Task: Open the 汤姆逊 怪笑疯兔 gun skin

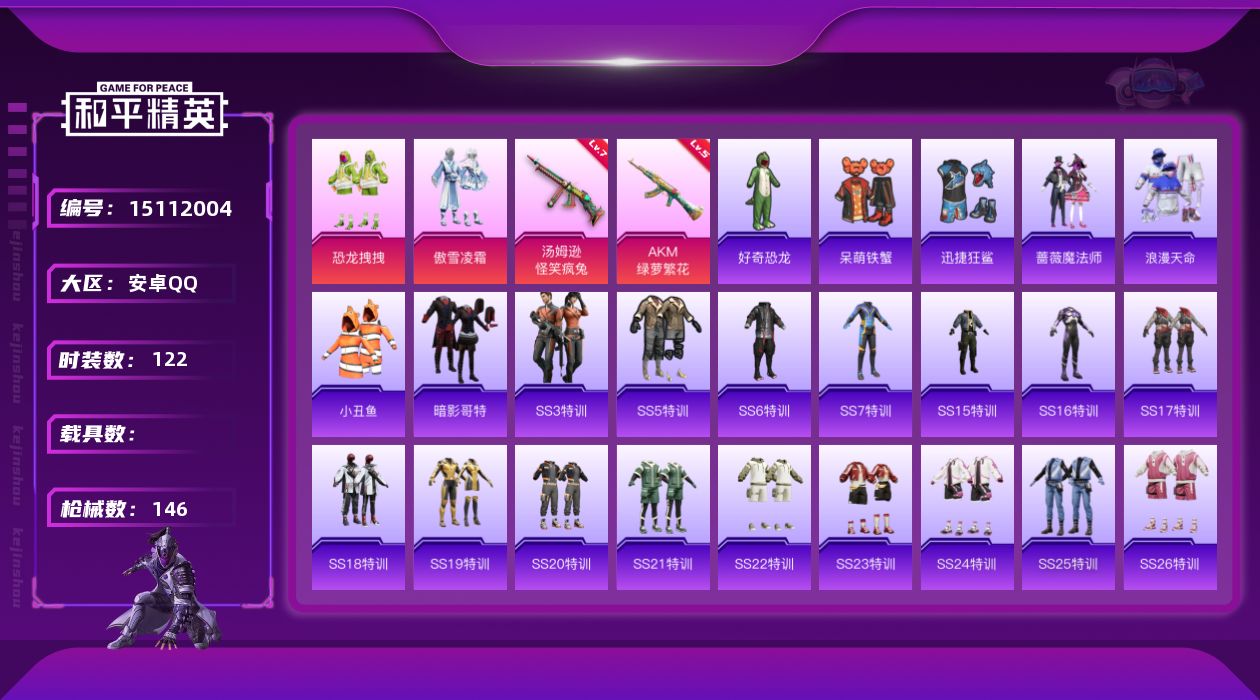Action: click(561, 211)
